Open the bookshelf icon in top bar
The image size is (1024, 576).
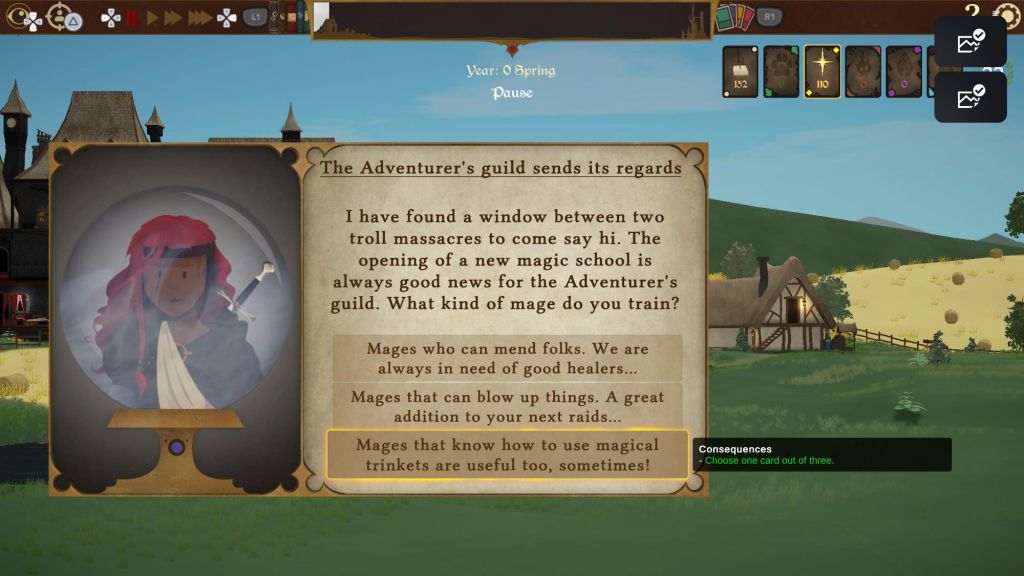290,17
